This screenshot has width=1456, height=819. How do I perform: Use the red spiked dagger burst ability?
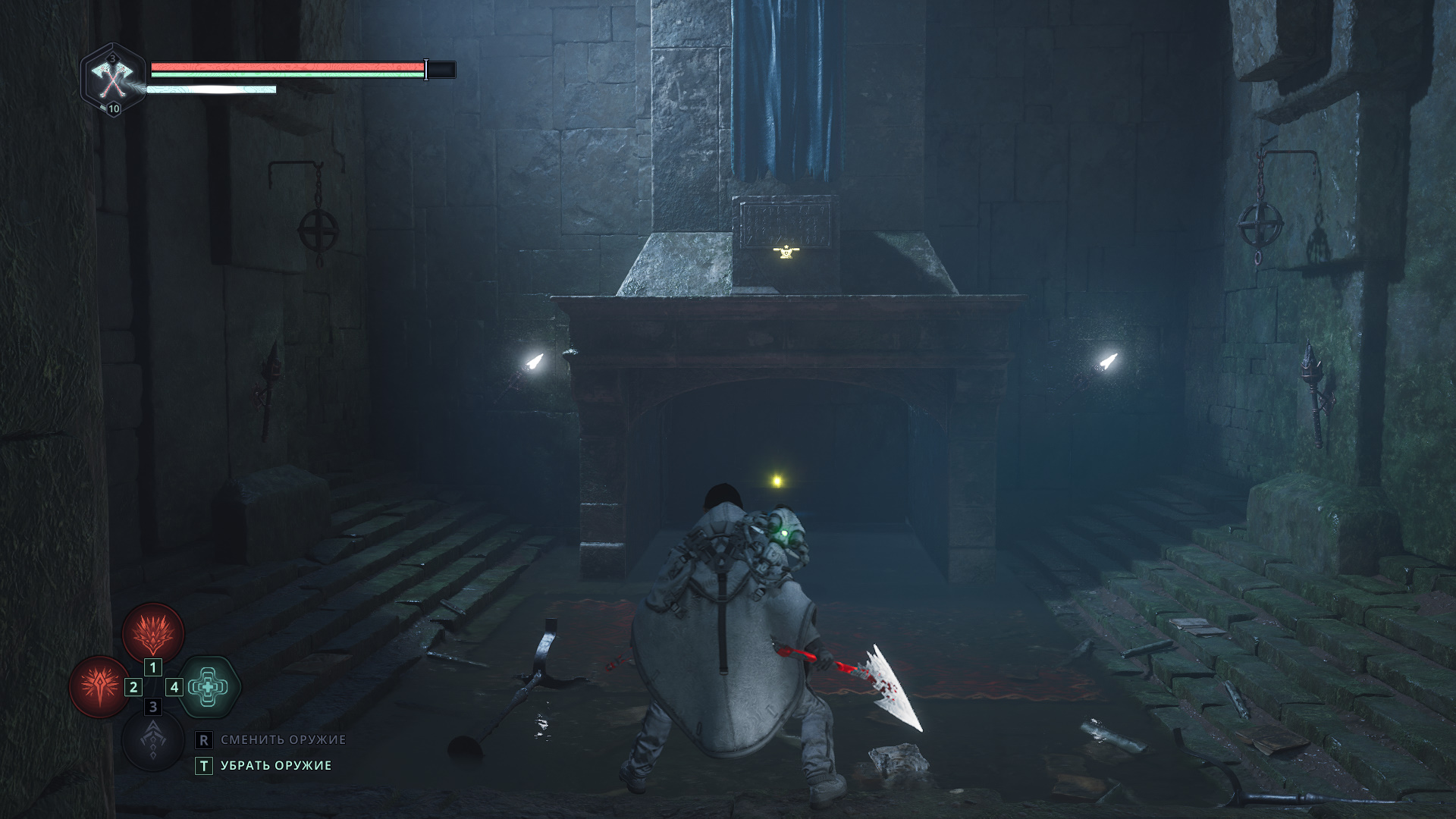[x=100, y=687]
